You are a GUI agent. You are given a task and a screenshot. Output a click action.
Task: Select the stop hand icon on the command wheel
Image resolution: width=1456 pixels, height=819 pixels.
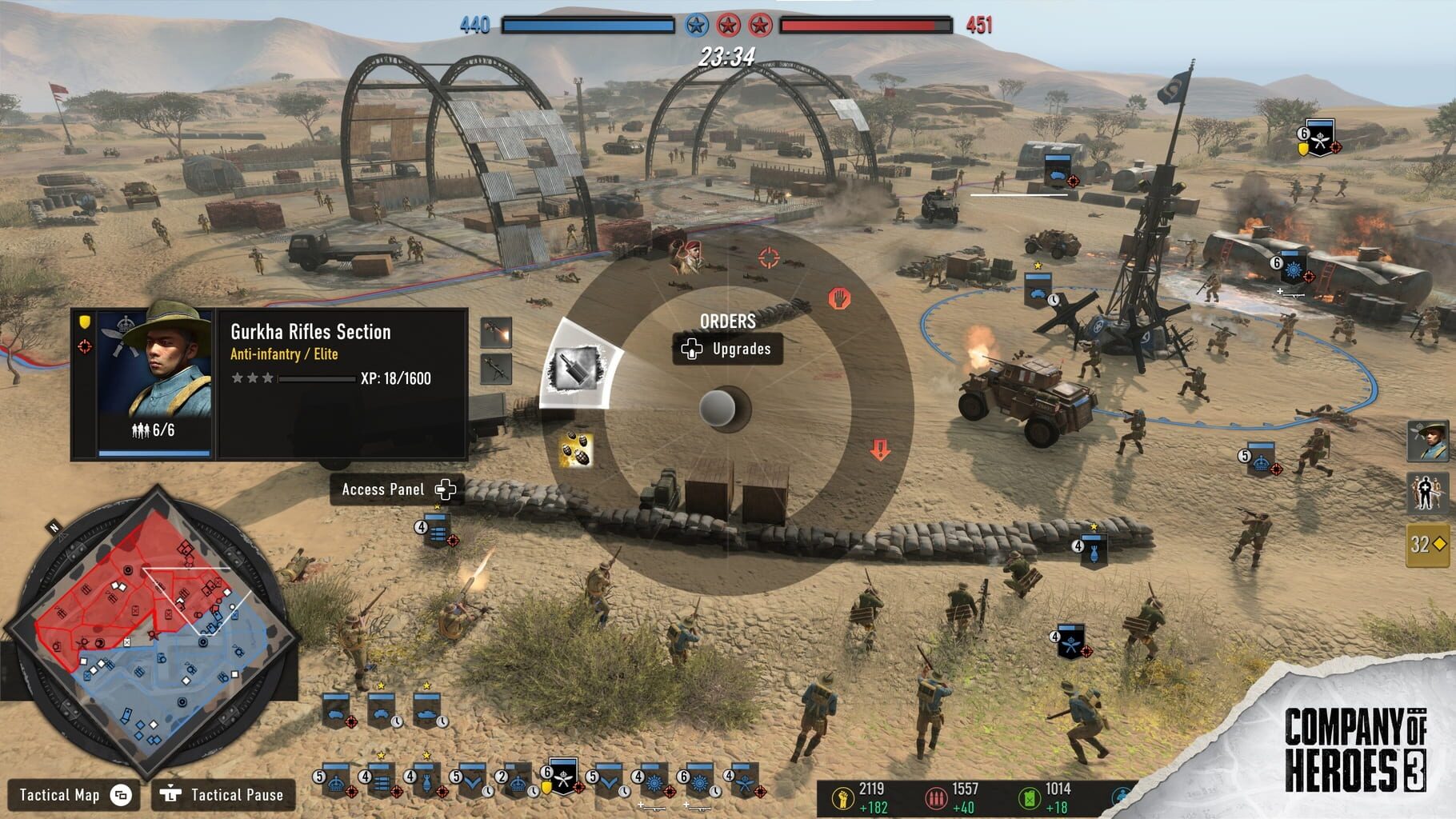(839, 299)
